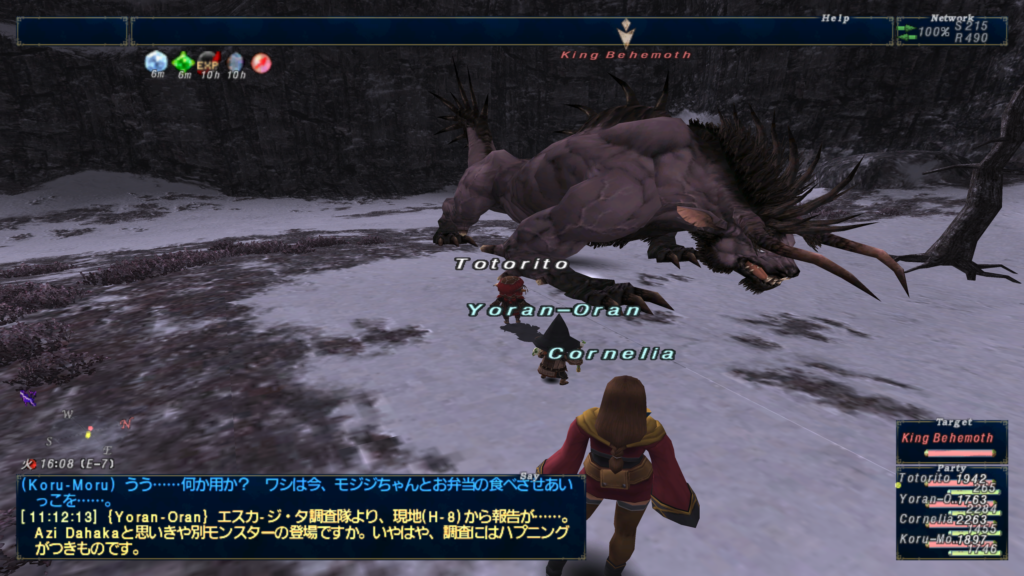1024x576 pixels.
Task: Click the Network status indicator
Action: pyautogui.click(x=951, y=31)
